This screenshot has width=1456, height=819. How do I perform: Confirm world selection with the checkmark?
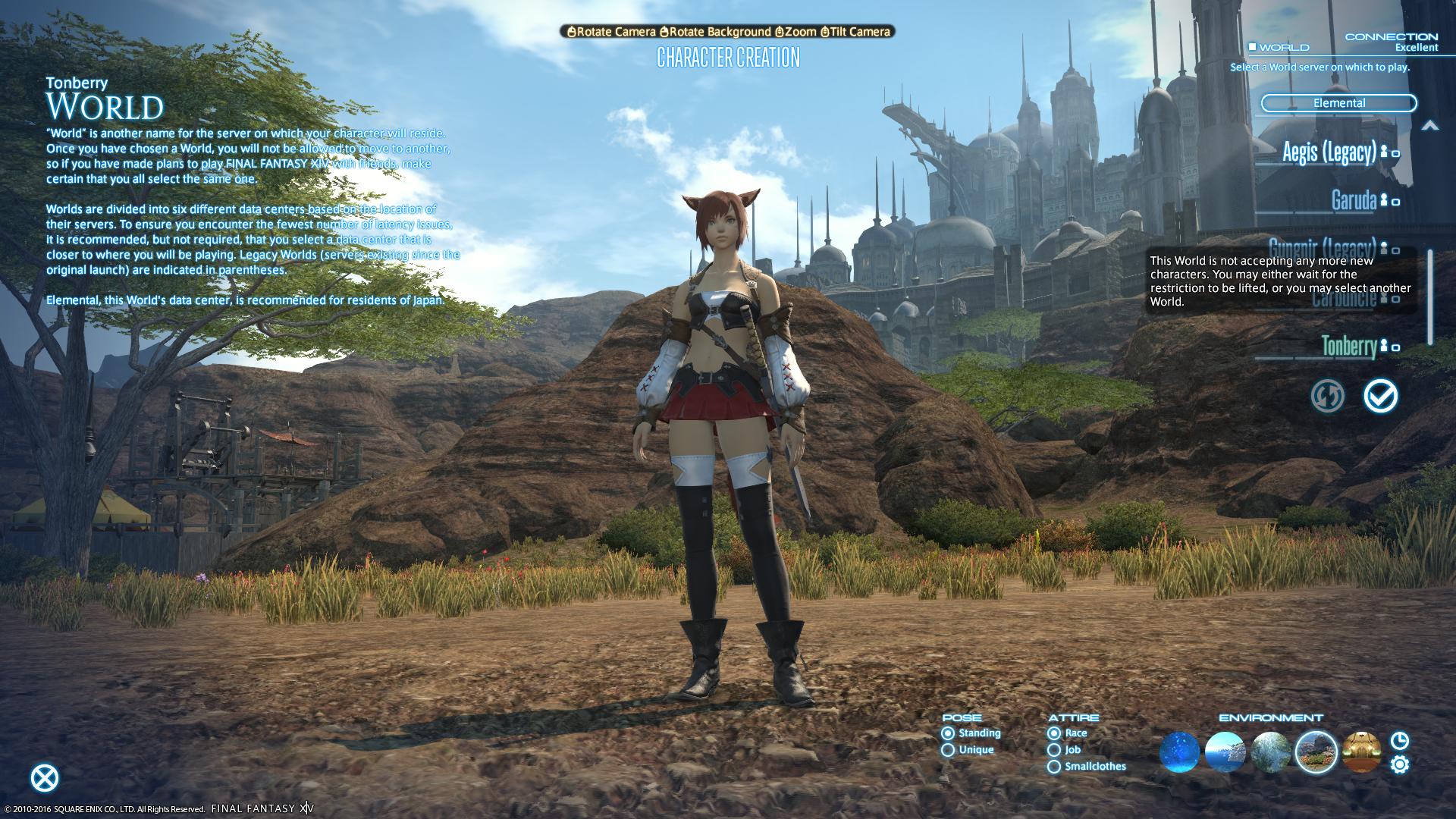[1380, 396]
